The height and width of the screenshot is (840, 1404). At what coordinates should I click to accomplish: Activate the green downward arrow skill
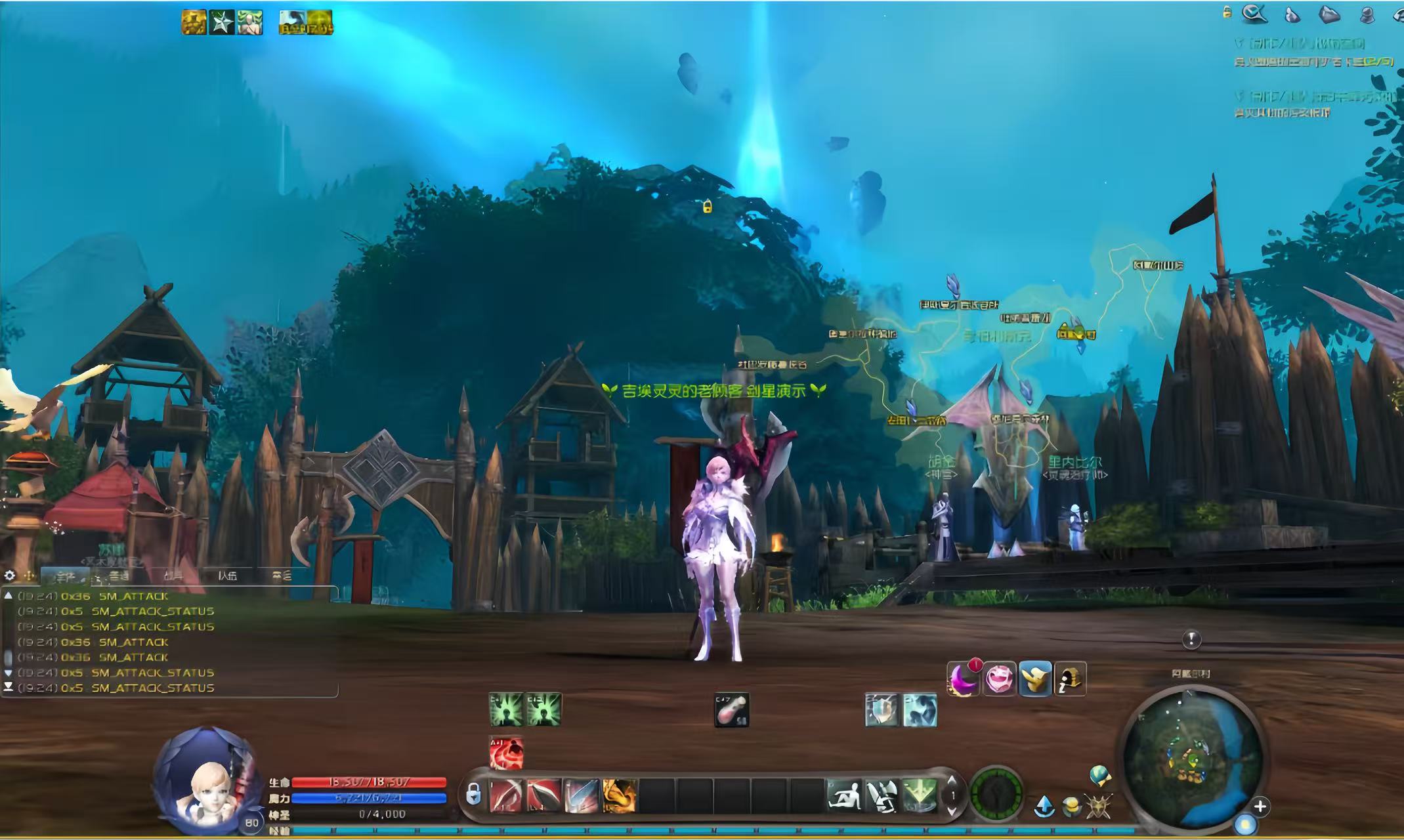coord(919,795)
